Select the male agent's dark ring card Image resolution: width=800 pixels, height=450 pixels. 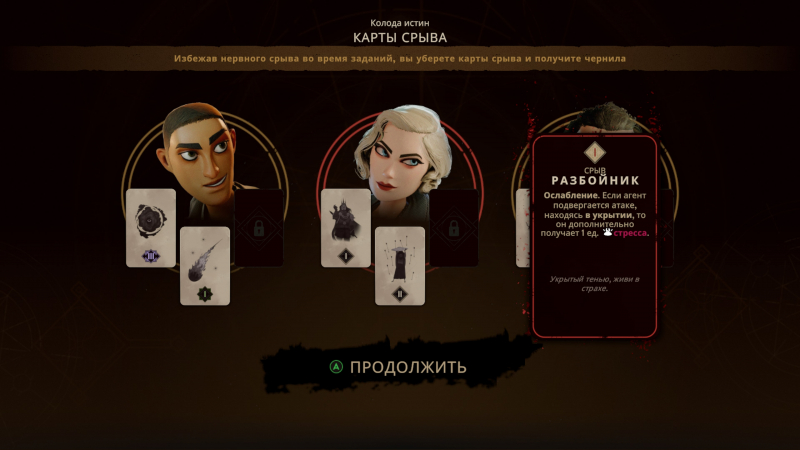pyautogui.click(x=151, y=228)
